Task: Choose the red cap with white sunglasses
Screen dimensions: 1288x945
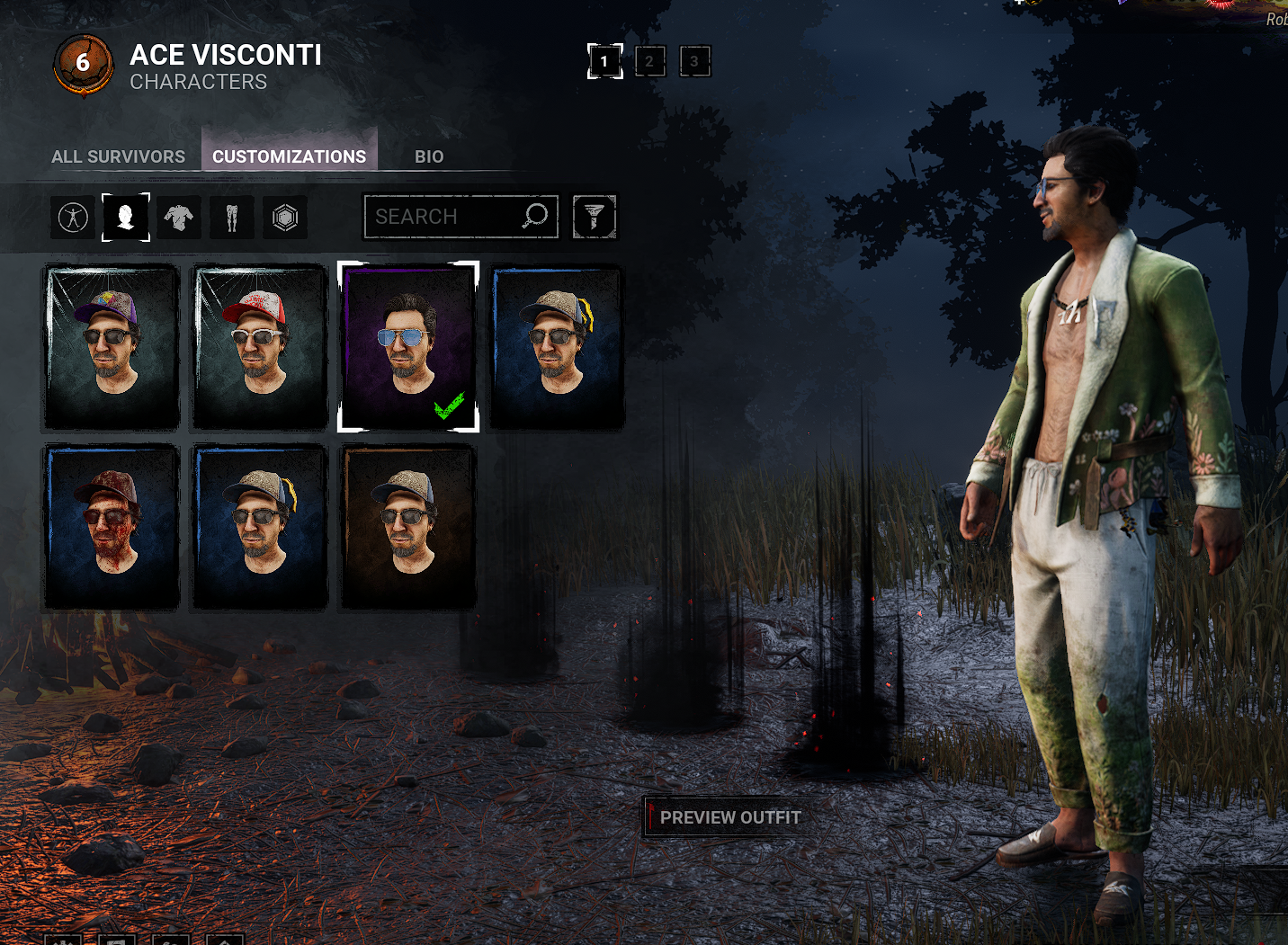Action: click(x=260, y=347)
